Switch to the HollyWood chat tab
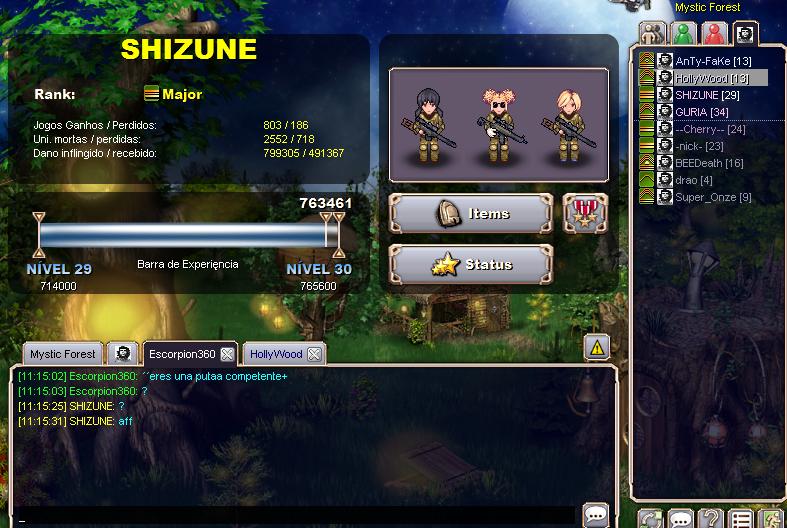Screen dimensions: 787x528 click(x=276, y=354)
